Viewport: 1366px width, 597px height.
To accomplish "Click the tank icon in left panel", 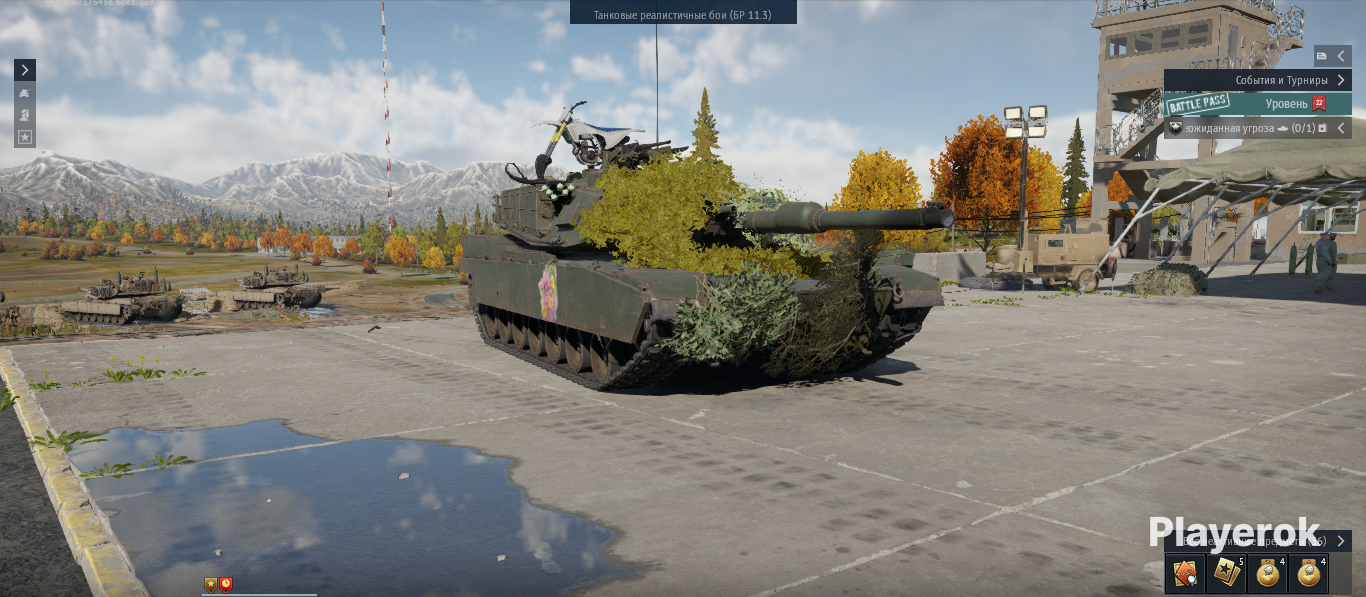I will [25, 93].
